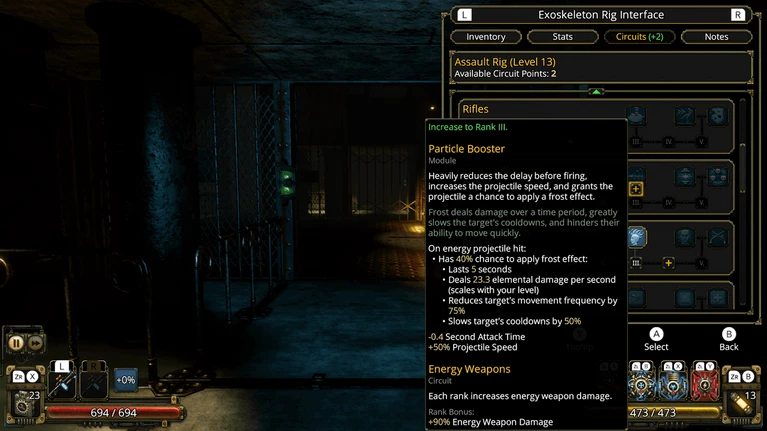Screen dimensions: 767x431
Task: Pause the game with the pause button
Action: coord(16,342)
